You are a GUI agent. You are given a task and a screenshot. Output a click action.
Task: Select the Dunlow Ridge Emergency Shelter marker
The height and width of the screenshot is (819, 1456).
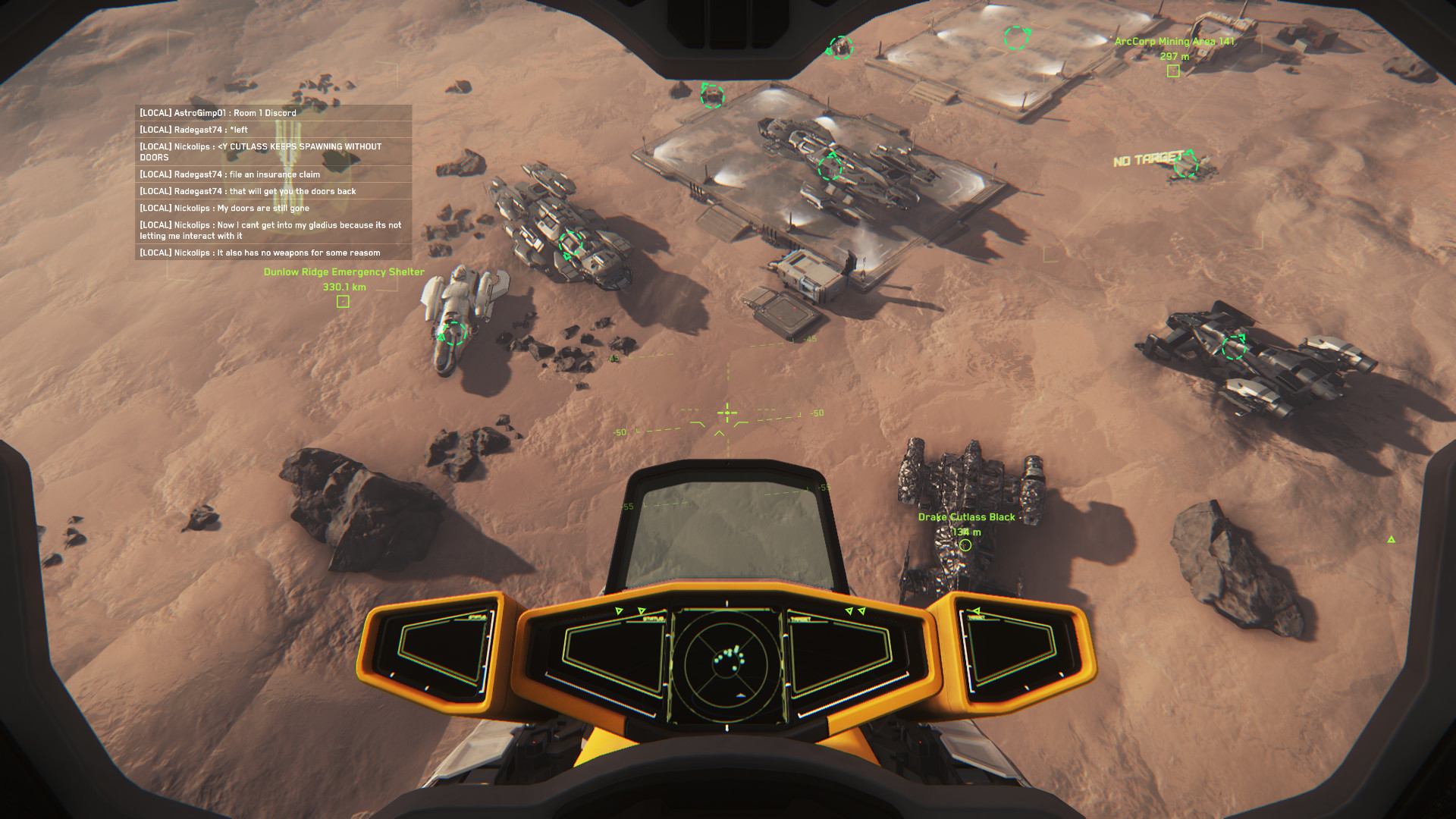(343, 302)
